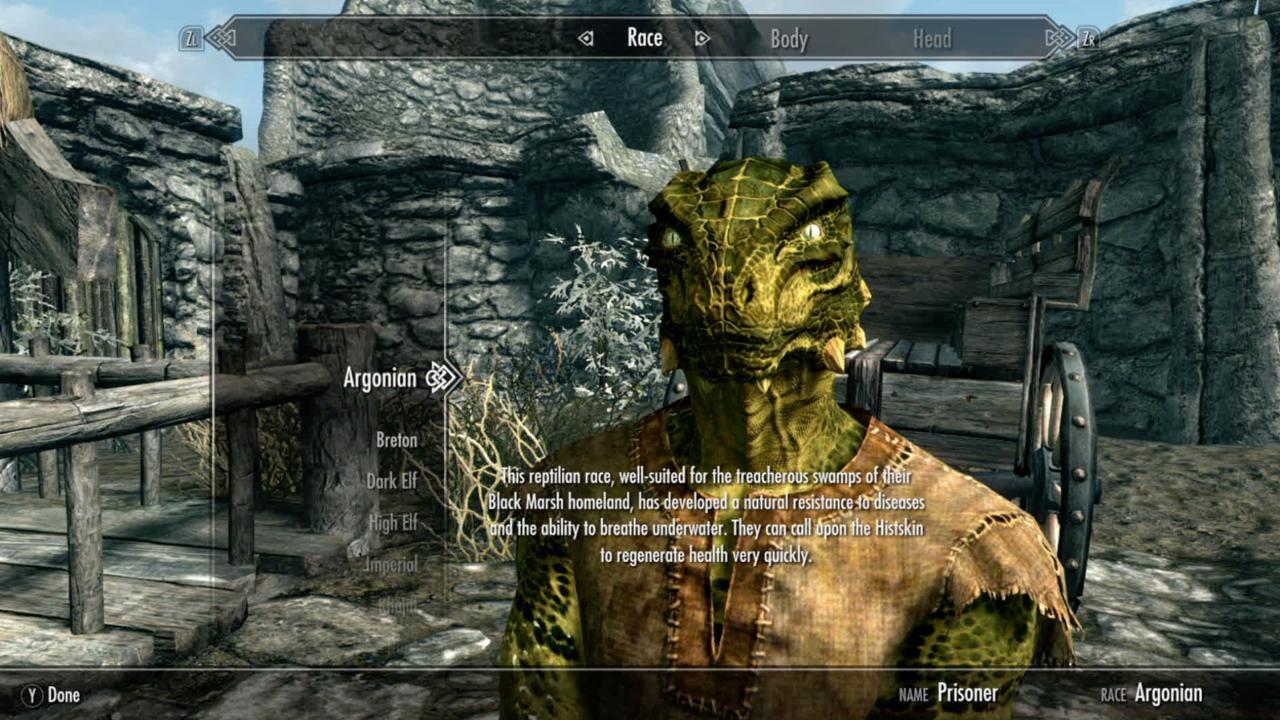1280x720 pixels.
Task: Click the Race tab heading
Action: point(644,38)
